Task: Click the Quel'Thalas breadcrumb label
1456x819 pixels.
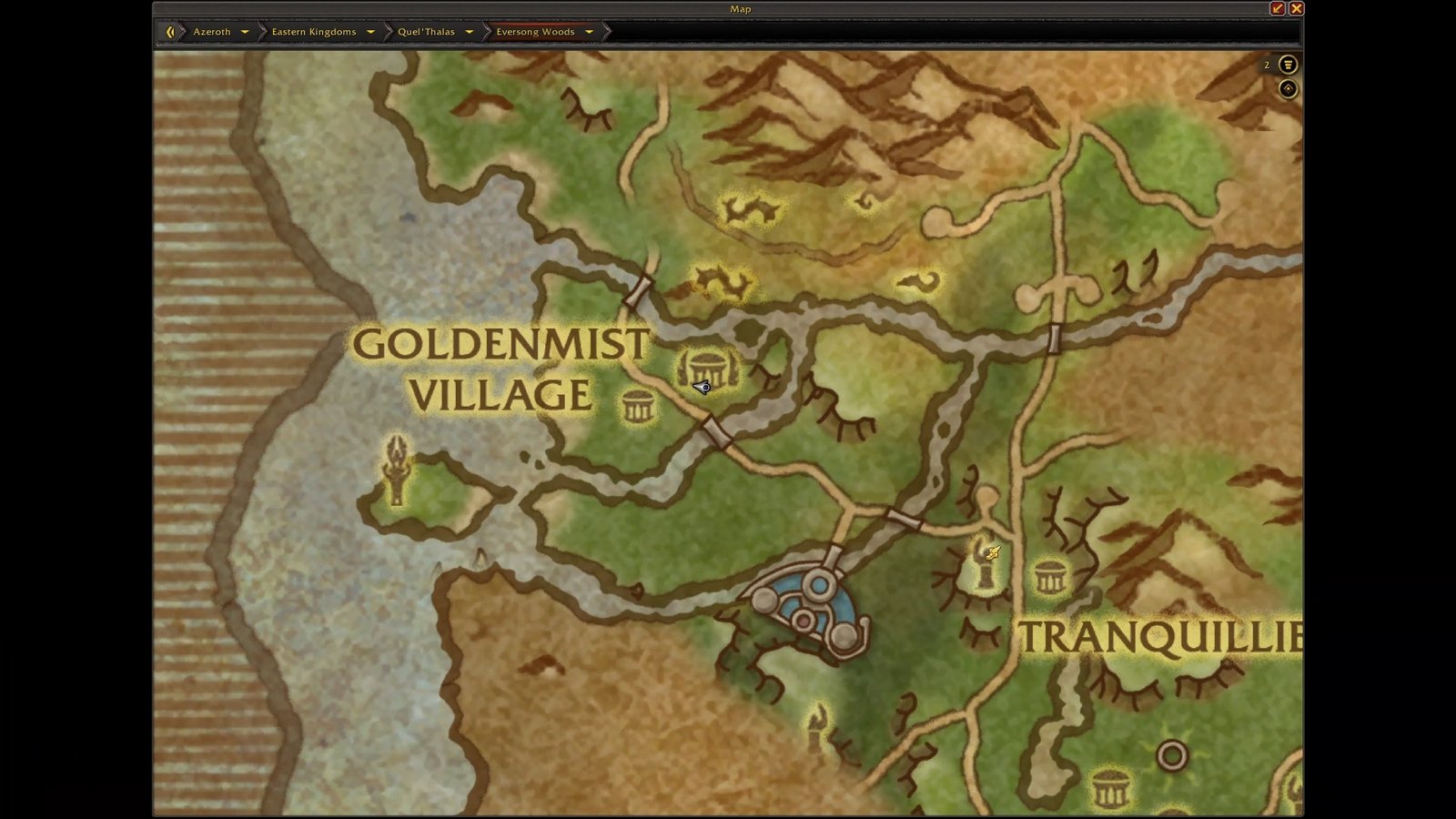Action: pyautogui.click(x=428, y=31)
